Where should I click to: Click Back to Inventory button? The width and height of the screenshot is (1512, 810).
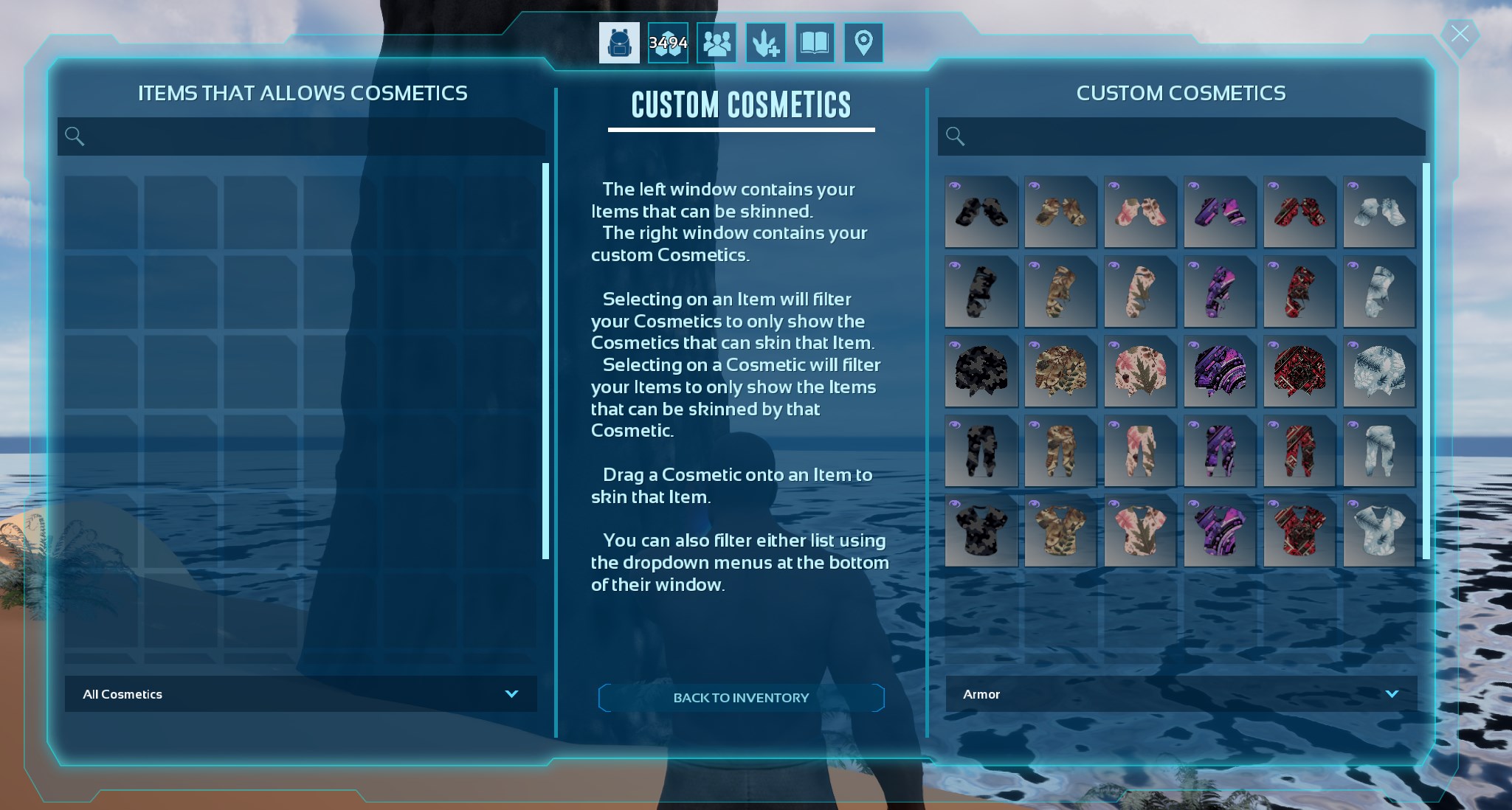click(x=741, y=698)
